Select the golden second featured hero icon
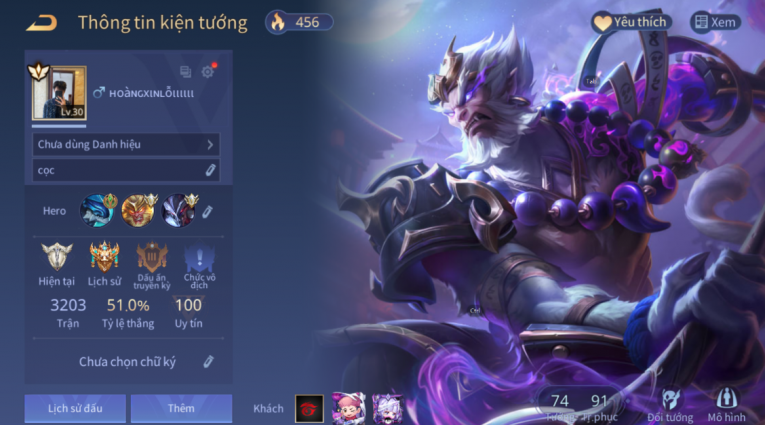 139,210
